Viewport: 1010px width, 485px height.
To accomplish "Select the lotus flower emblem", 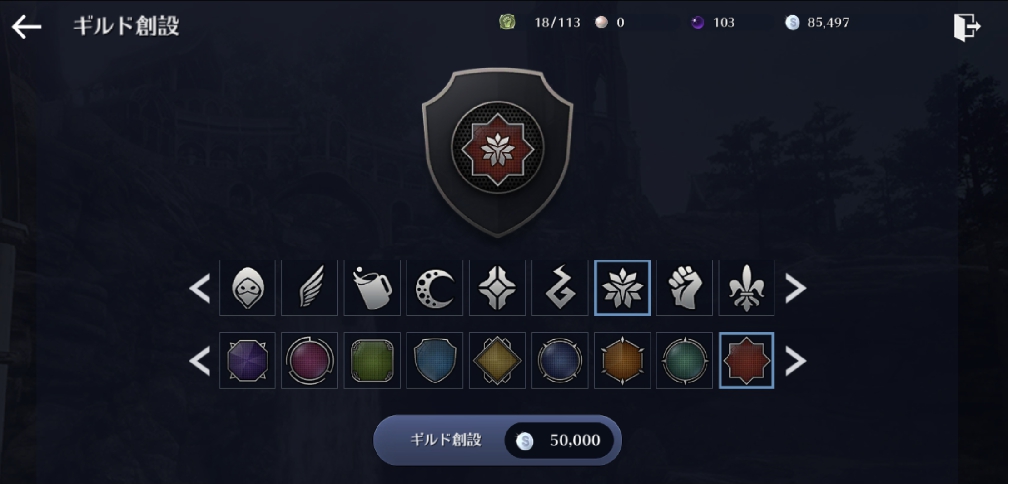I will (622, 288).
